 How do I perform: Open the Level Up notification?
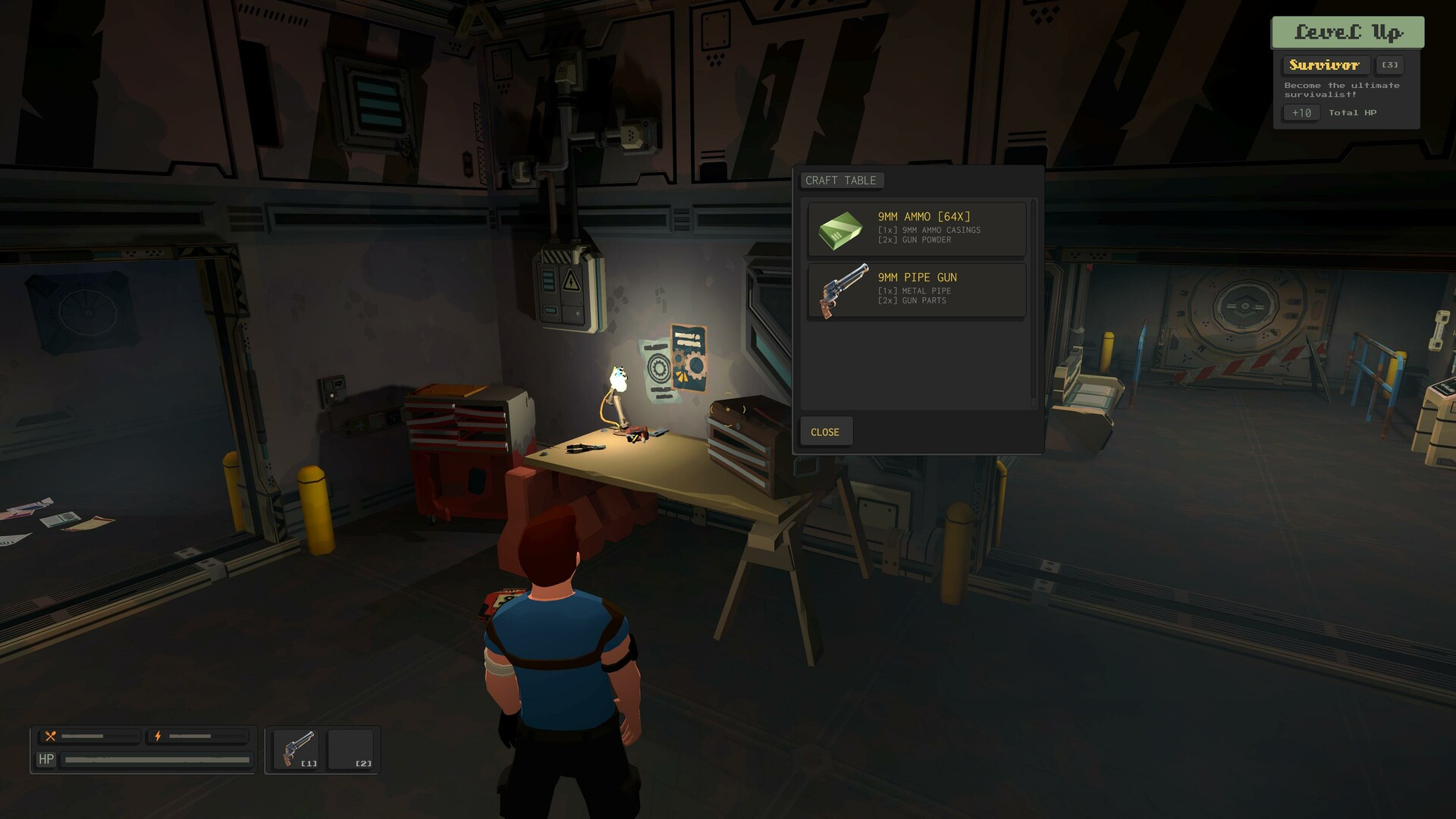1348,32
